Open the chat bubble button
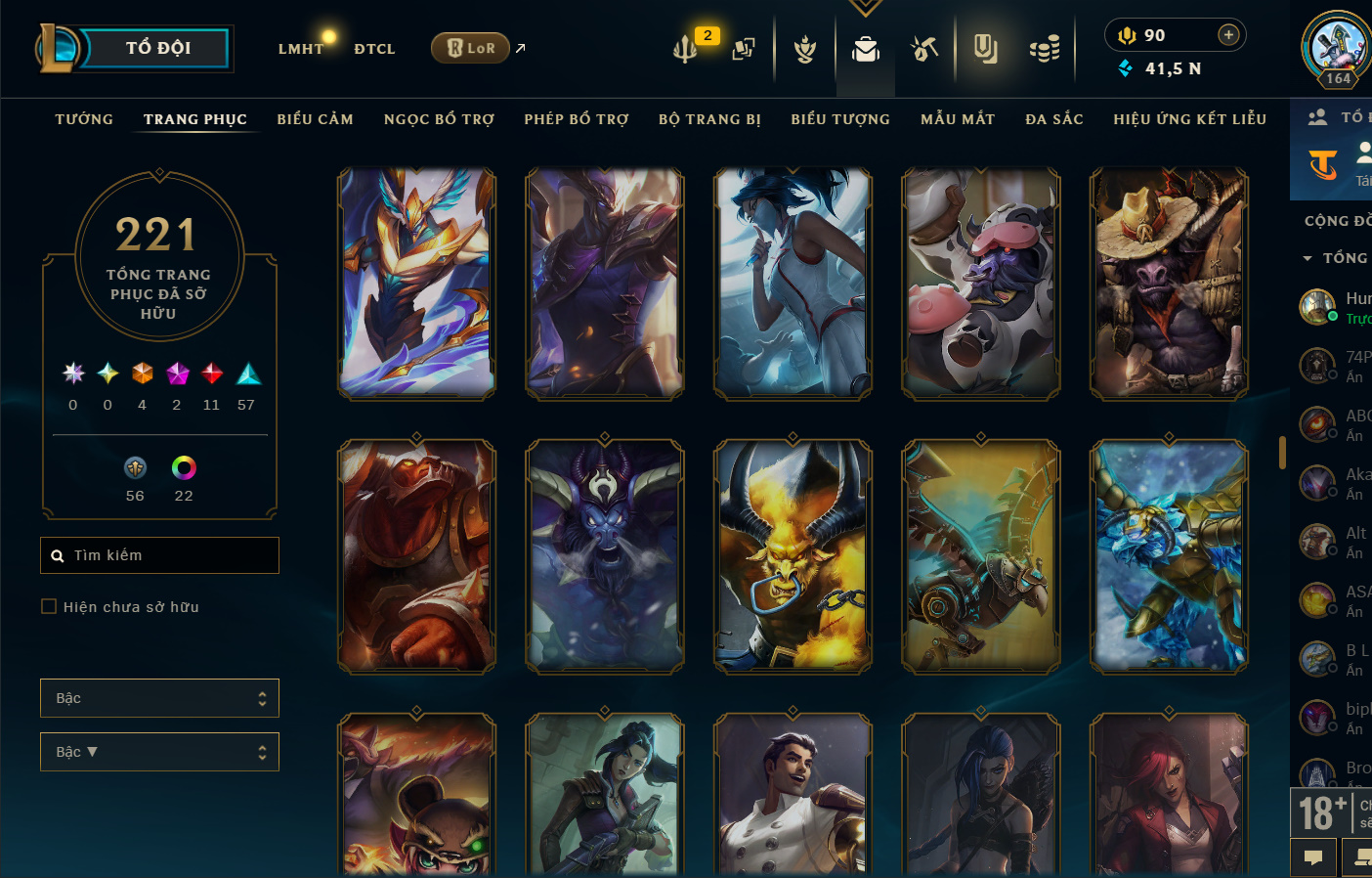The width and height of the screenshot is (1372, 878). point(1313,857)
